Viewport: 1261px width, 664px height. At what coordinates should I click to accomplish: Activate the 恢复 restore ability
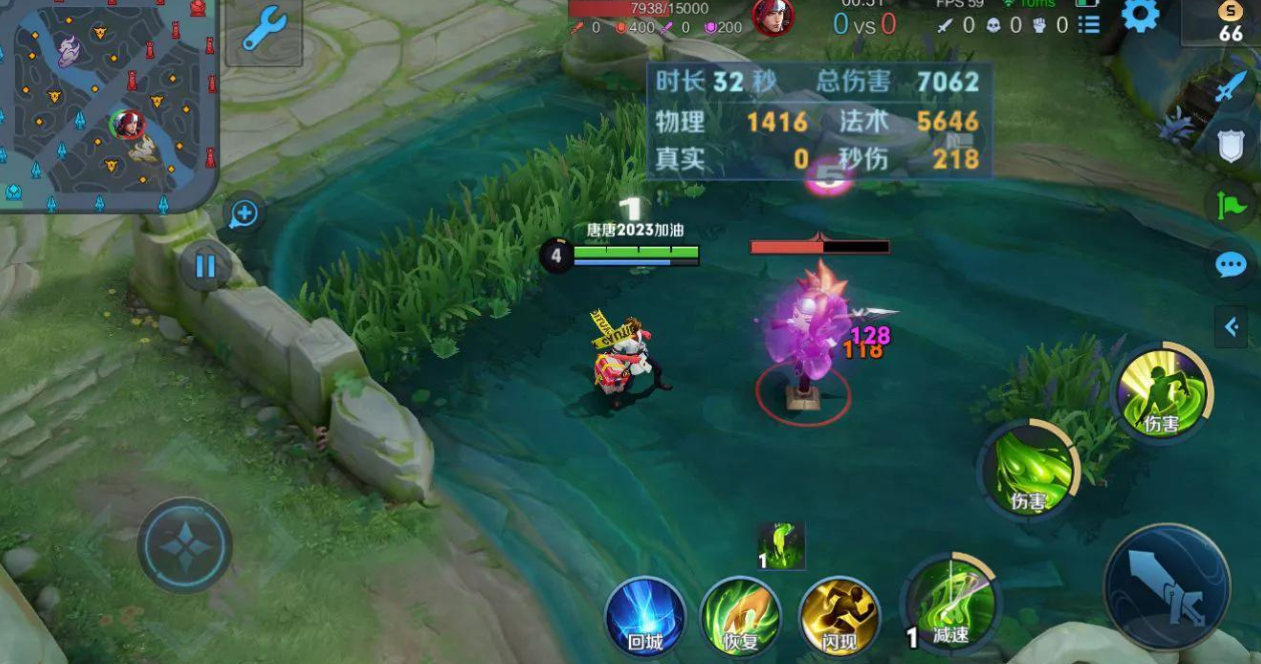click(x=740, y=615)
